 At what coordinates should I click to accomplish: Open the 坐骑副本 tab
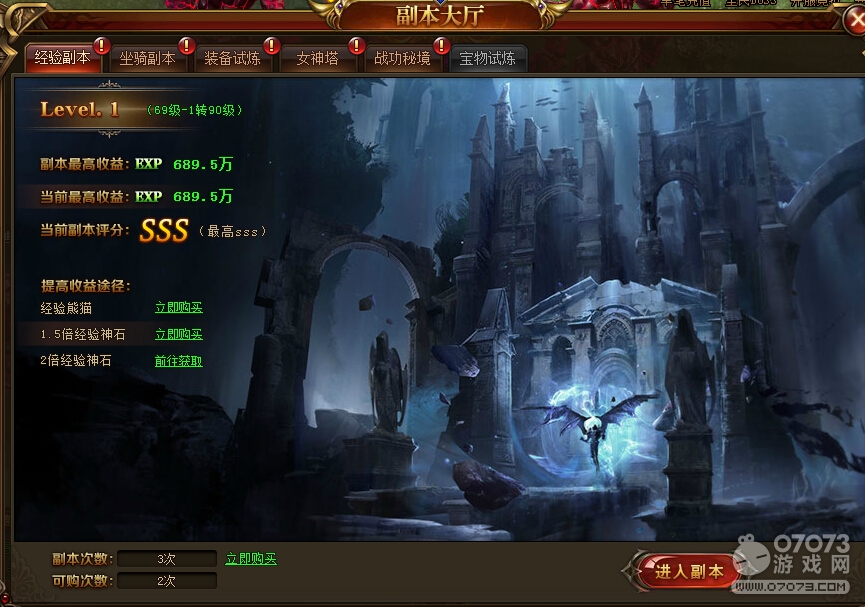point(147,59)
